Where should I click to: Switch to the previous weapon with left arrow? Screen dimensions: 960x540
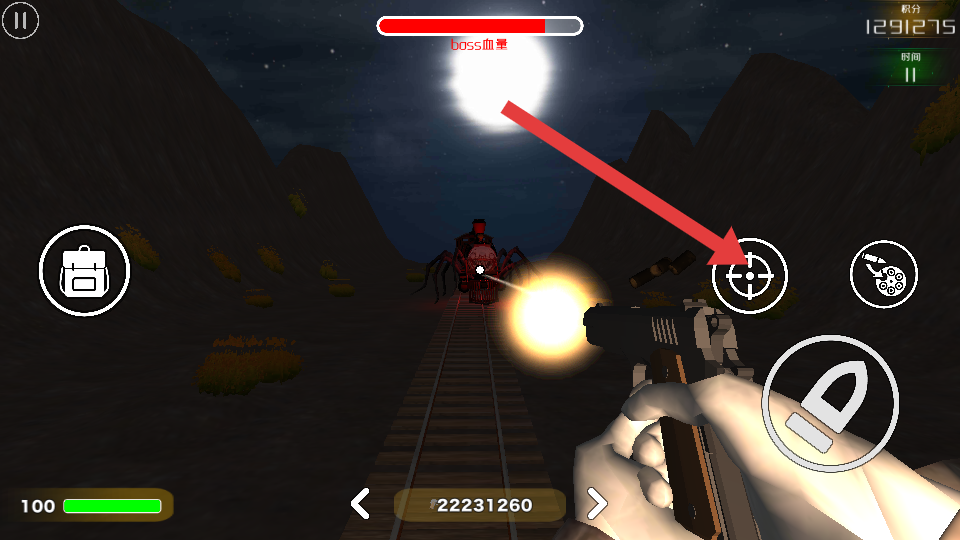(x=360, y=503)
